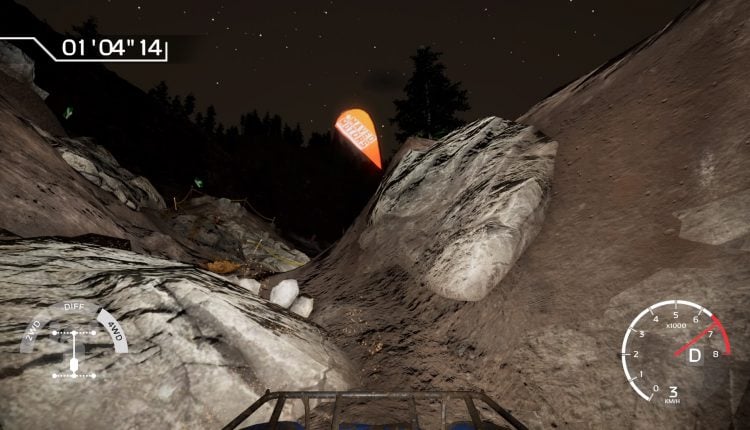Click the D gear indicator
Image resolution: width=750 pixels, height=430 pixels.
click(694, 355)
